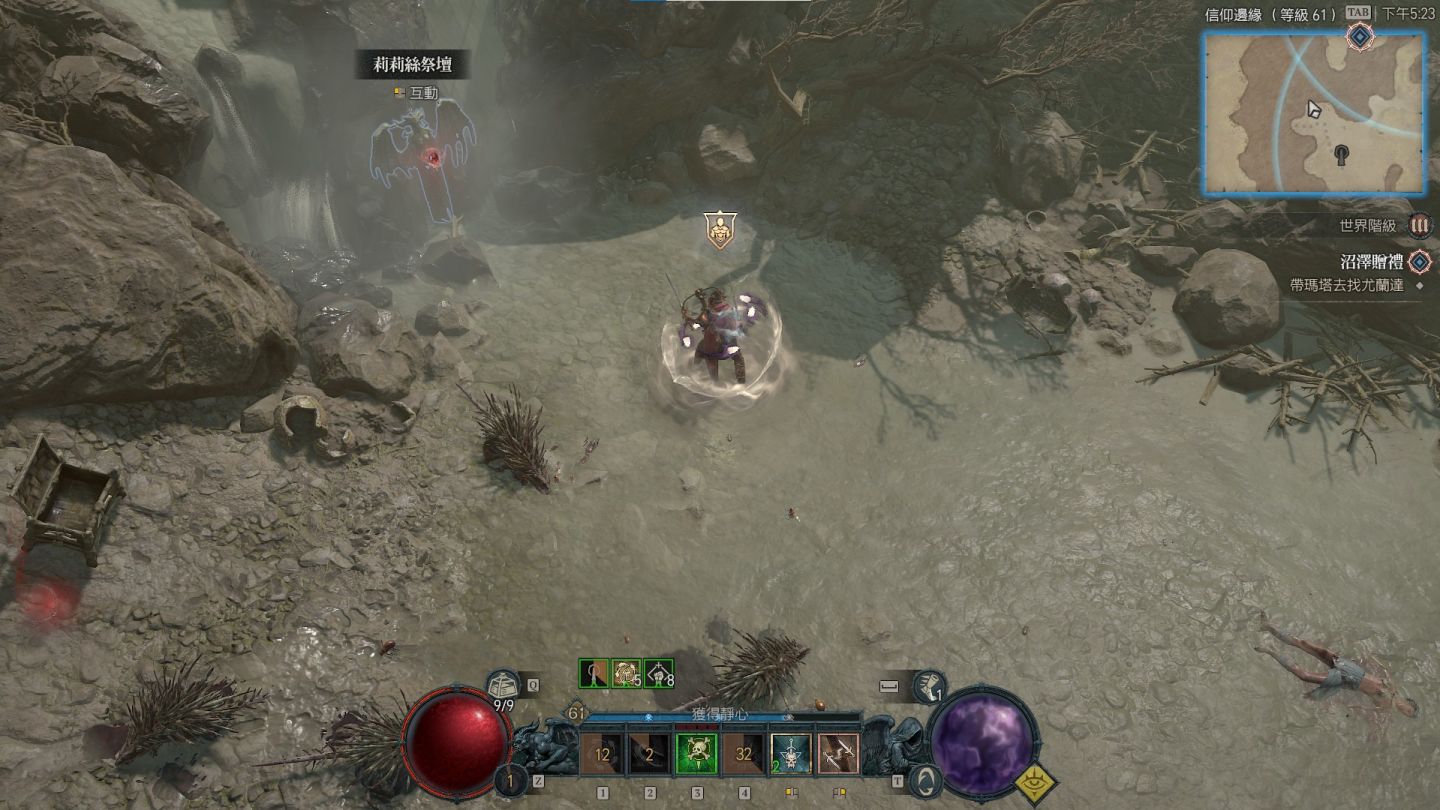Select the dark skill slot showing cooldown 2
Screen dimensions: 1440x810
click(x=650, y=754)
